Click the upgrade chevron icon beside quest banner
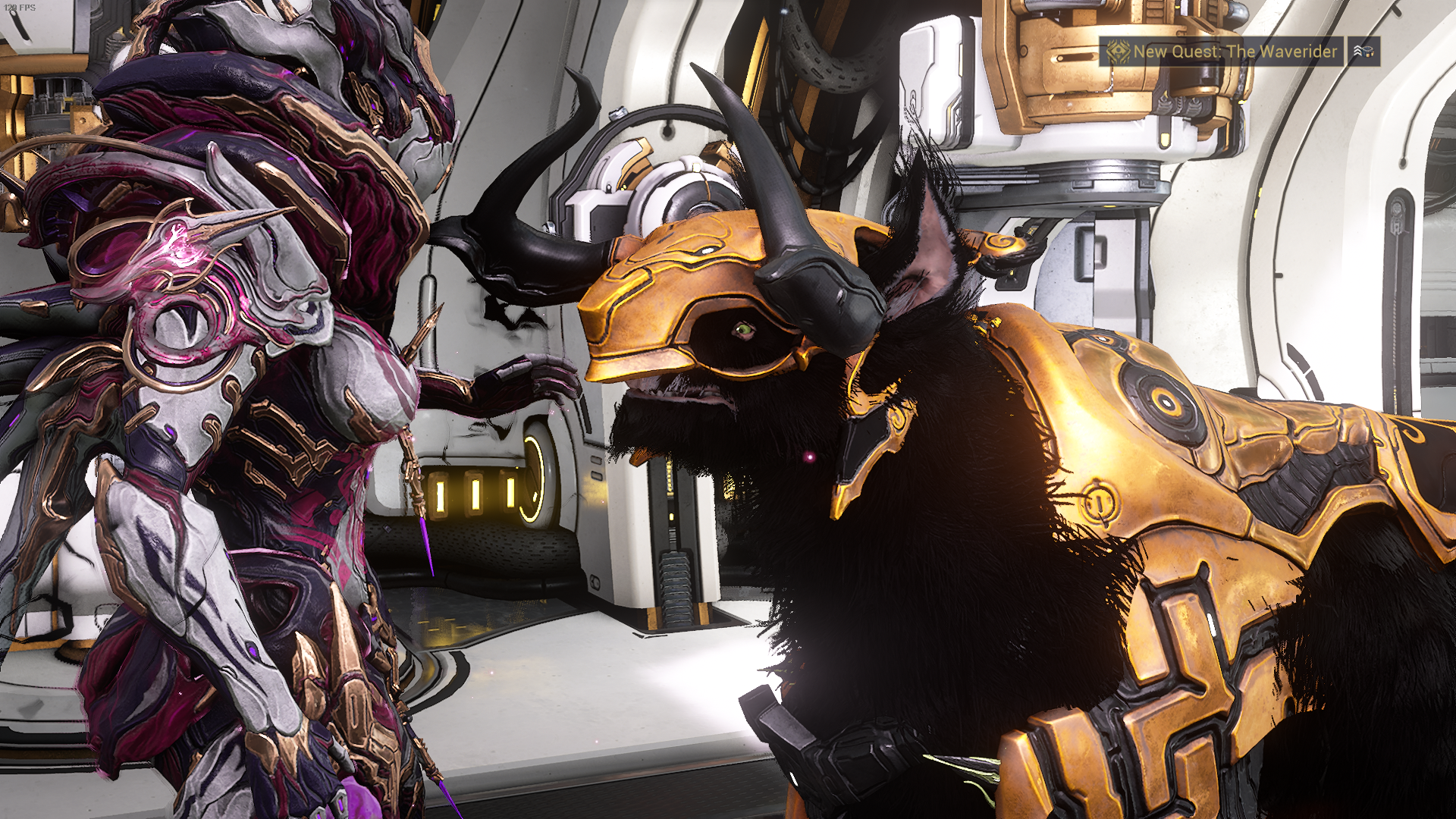This screenshot has height=819, width=1456. (x=1363, y=52)
